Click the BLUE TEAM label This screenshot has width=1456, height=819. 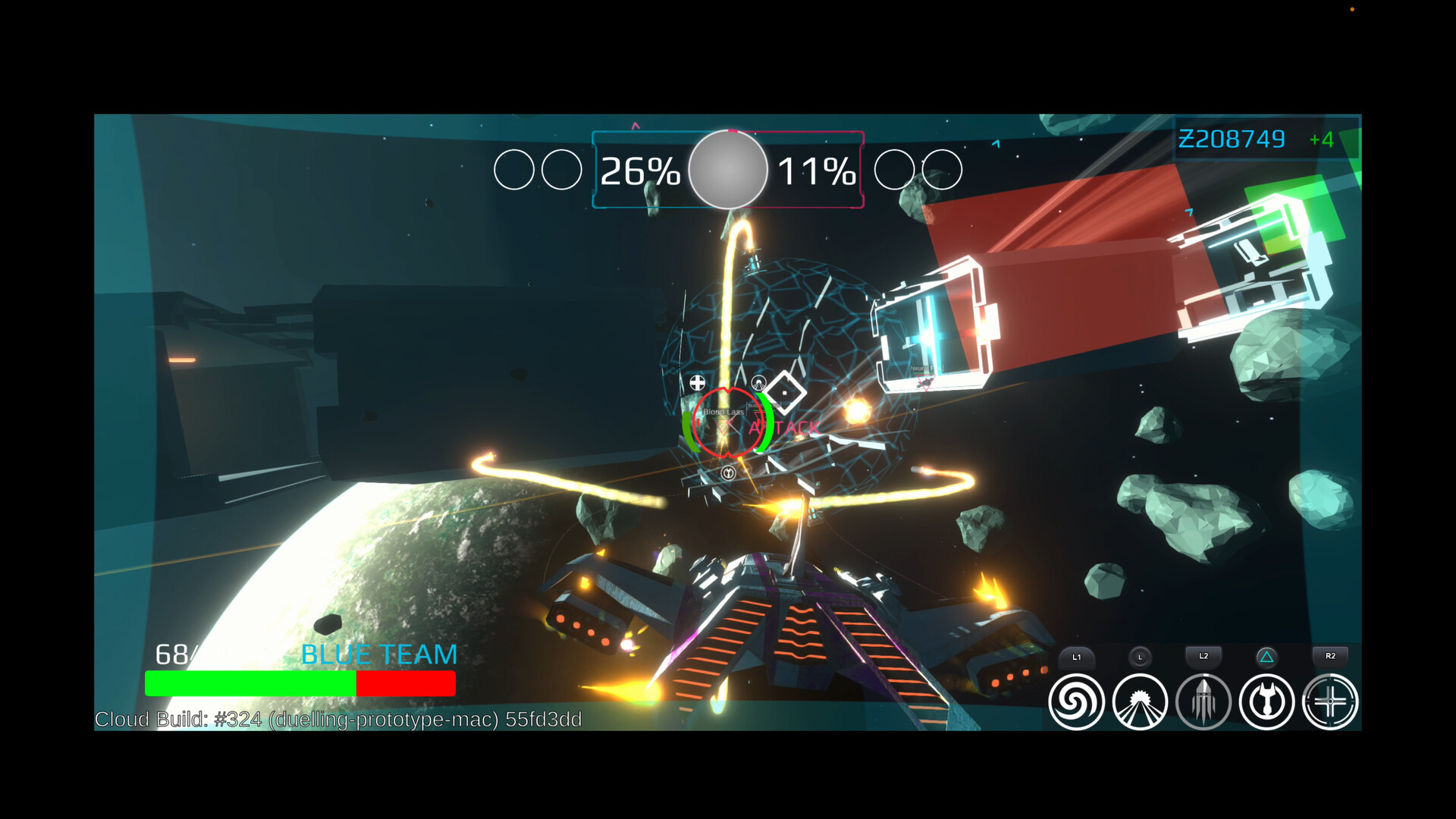coord(379,653)
